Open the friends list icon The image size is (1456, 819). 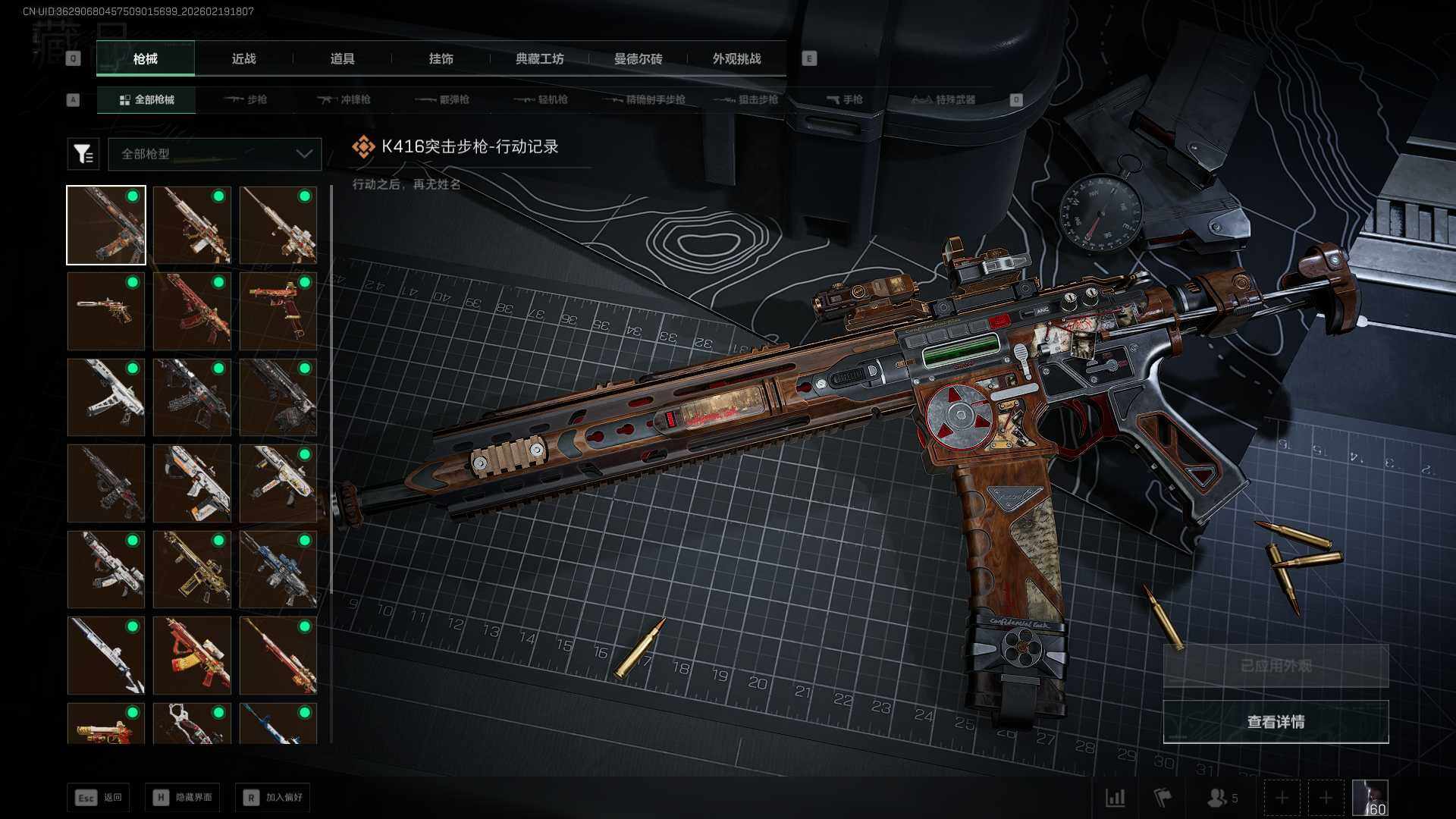pyautogui.click(x=1221, y=798)
